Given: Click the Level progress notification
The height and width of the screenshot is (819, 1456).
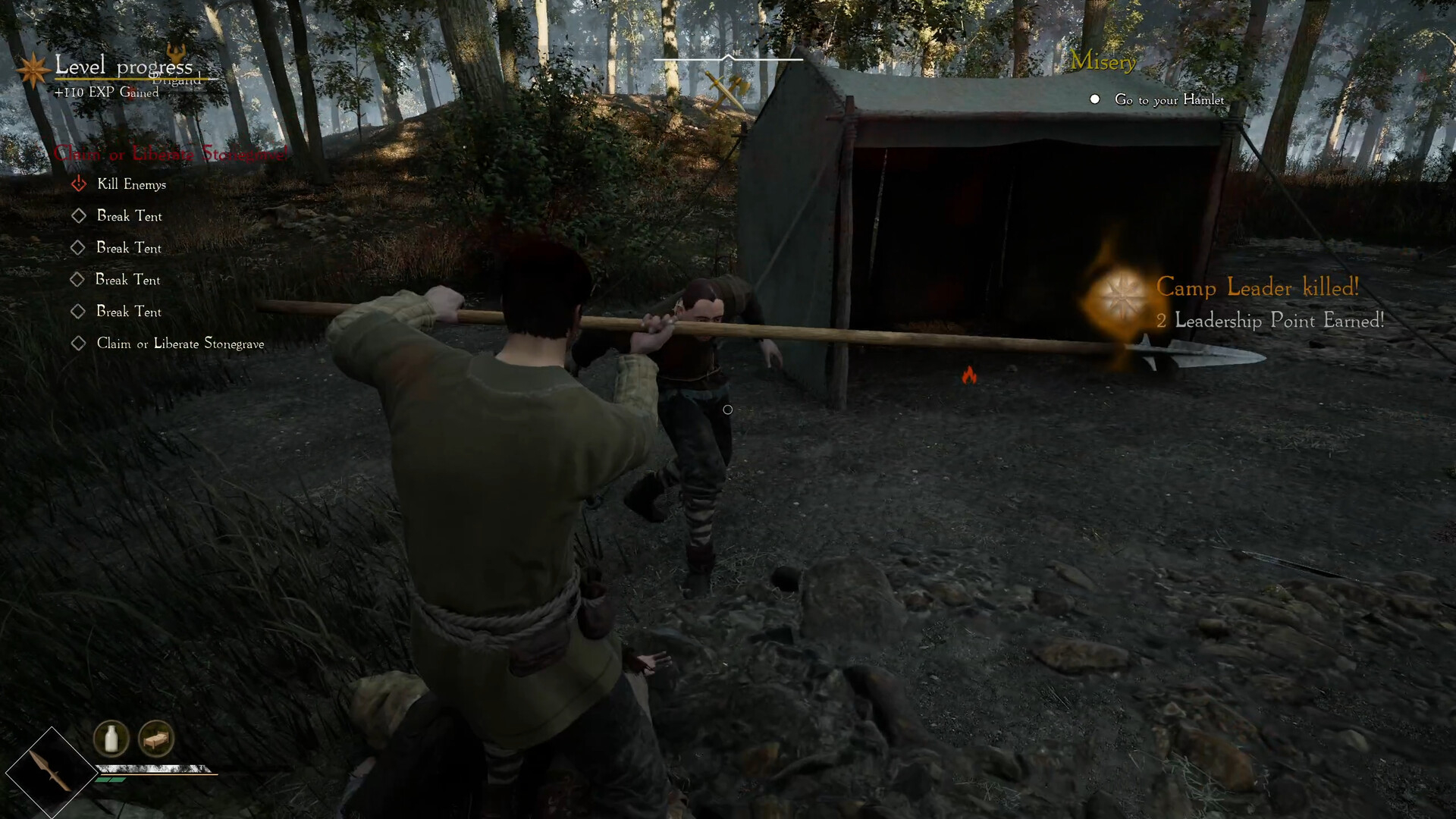Looking at the screenshot, I should click(x=124, y=67).
